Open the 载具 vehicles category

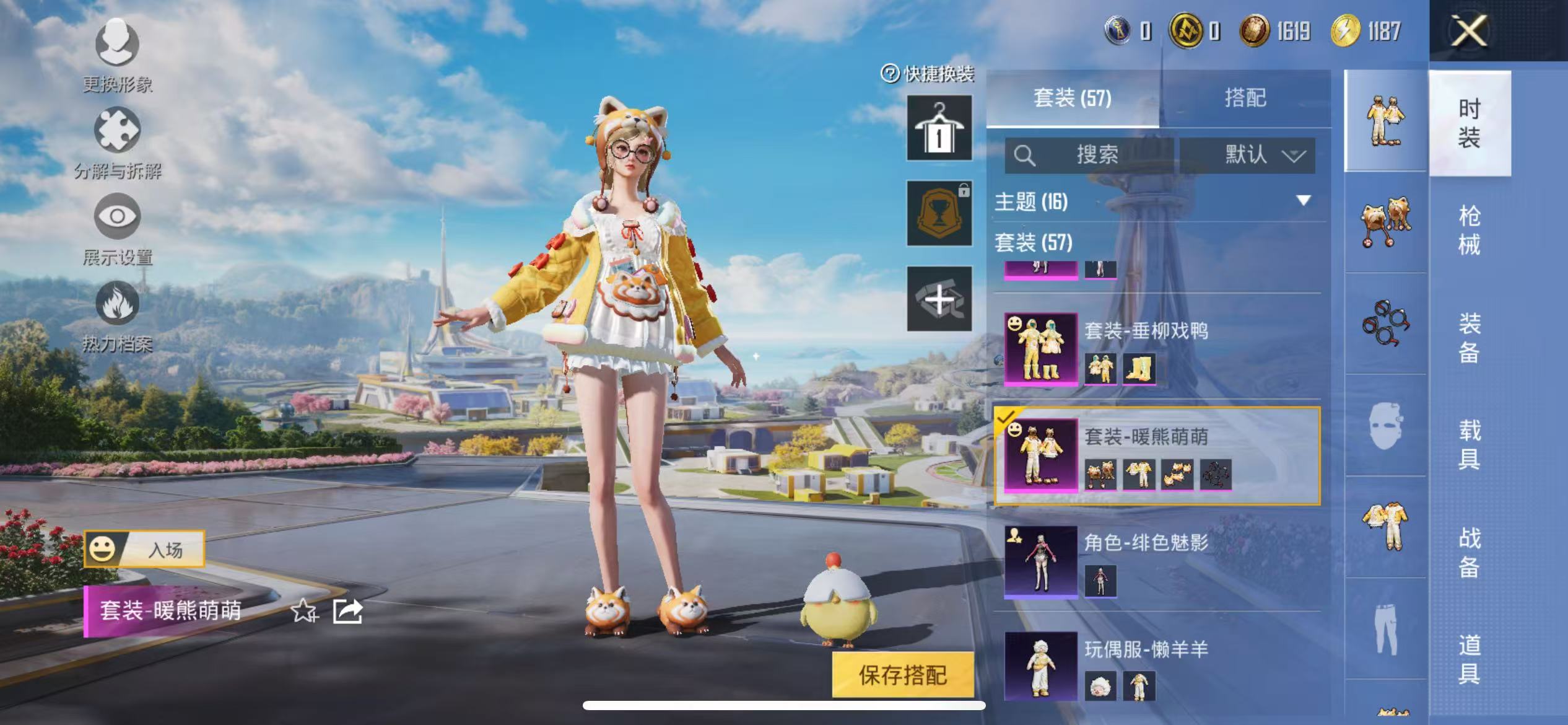[1469, 444]
